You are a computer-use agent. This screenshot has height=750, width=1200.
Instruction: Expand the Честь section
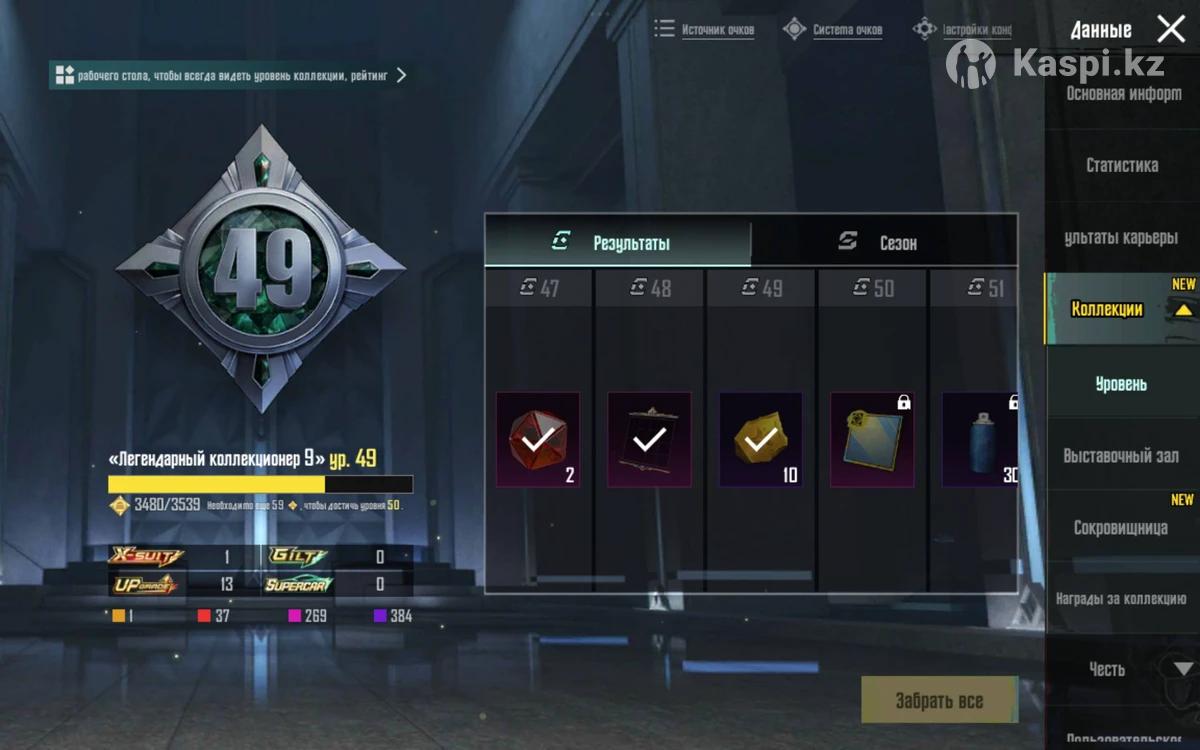1108,669
